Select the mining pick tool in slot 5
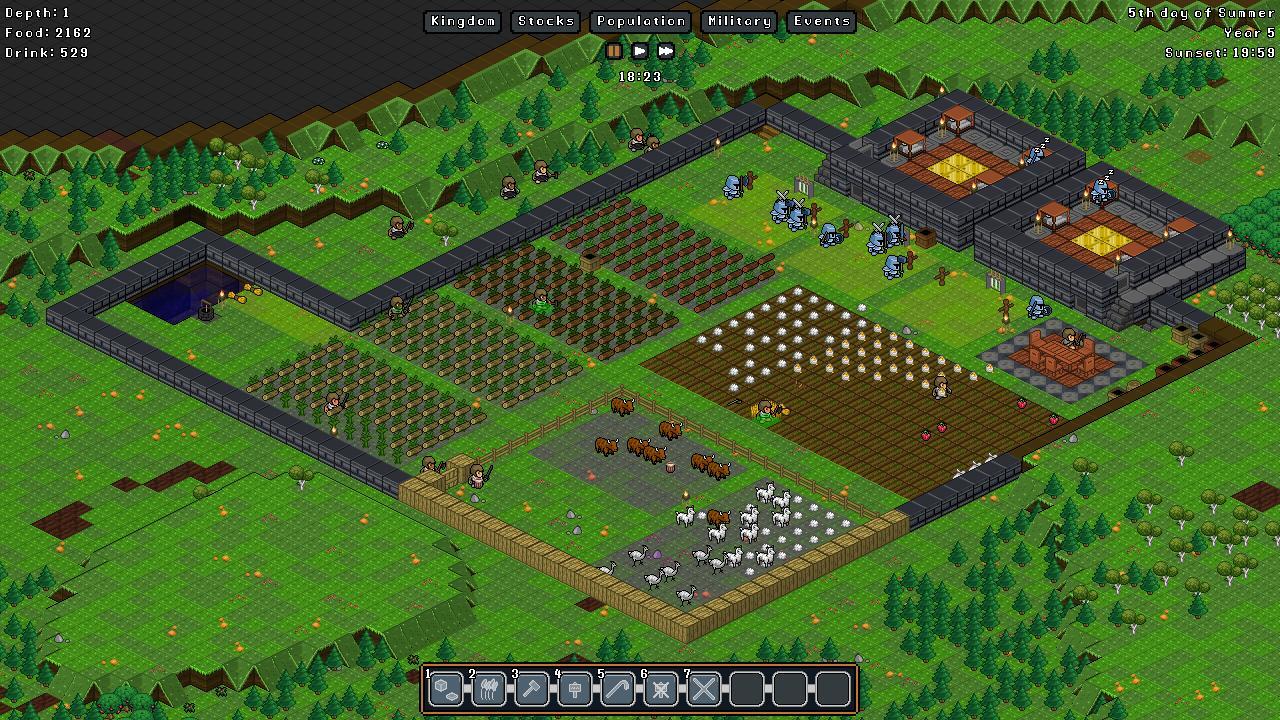 click(x=617, y=689)
